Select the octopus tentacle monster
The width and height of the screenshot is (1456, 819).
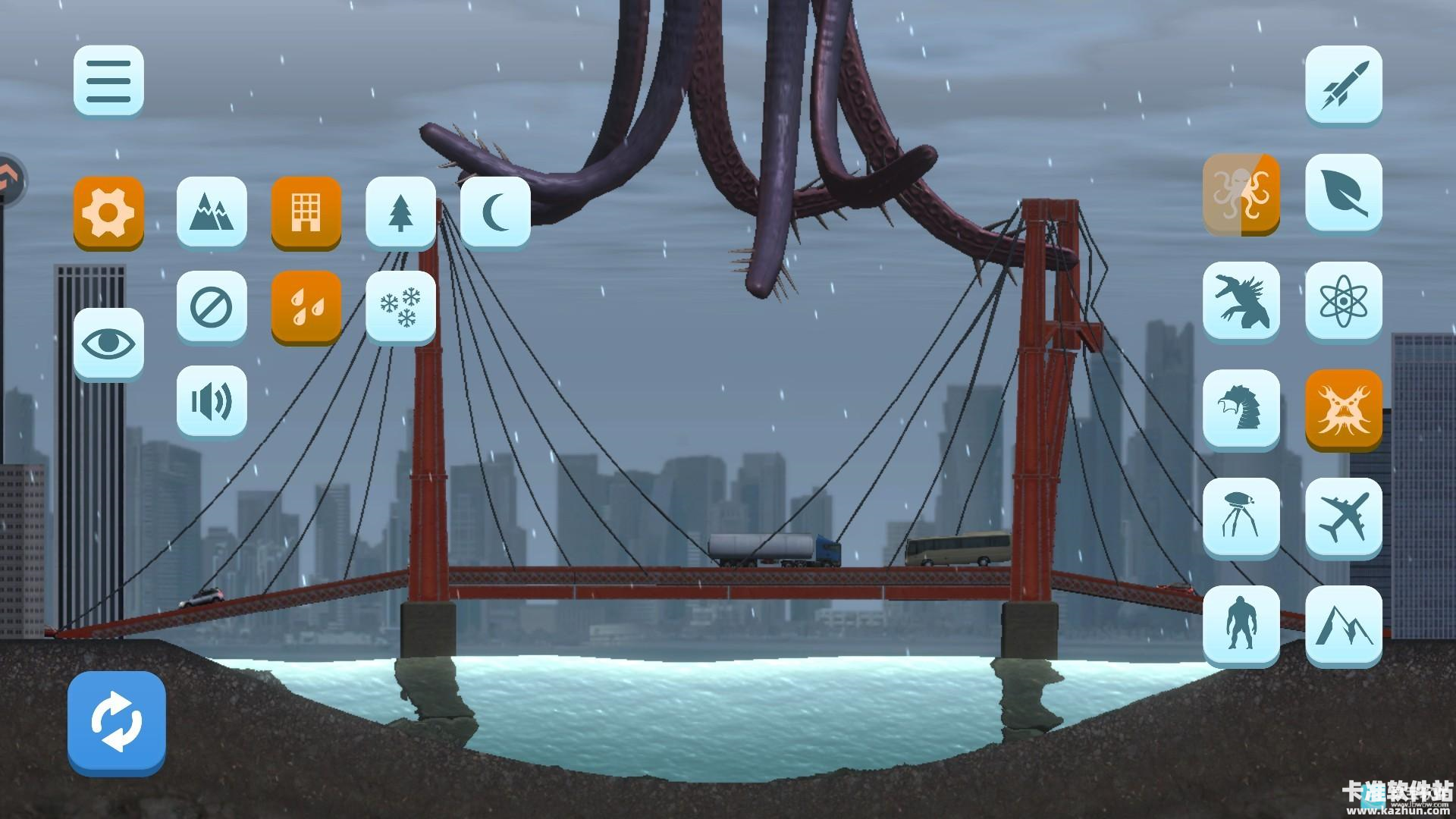(x=1241, y=193)
